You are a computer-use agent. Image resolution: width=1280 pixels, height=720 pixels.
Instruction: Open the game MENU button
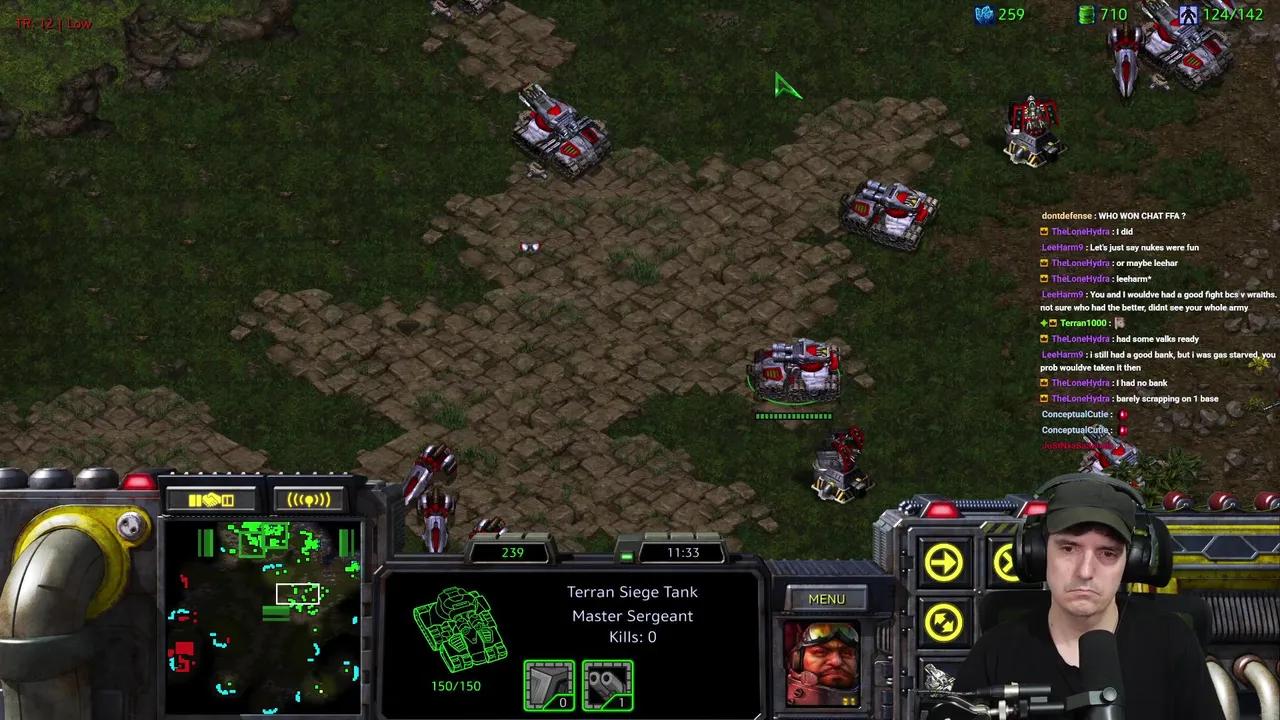(826, 599)
